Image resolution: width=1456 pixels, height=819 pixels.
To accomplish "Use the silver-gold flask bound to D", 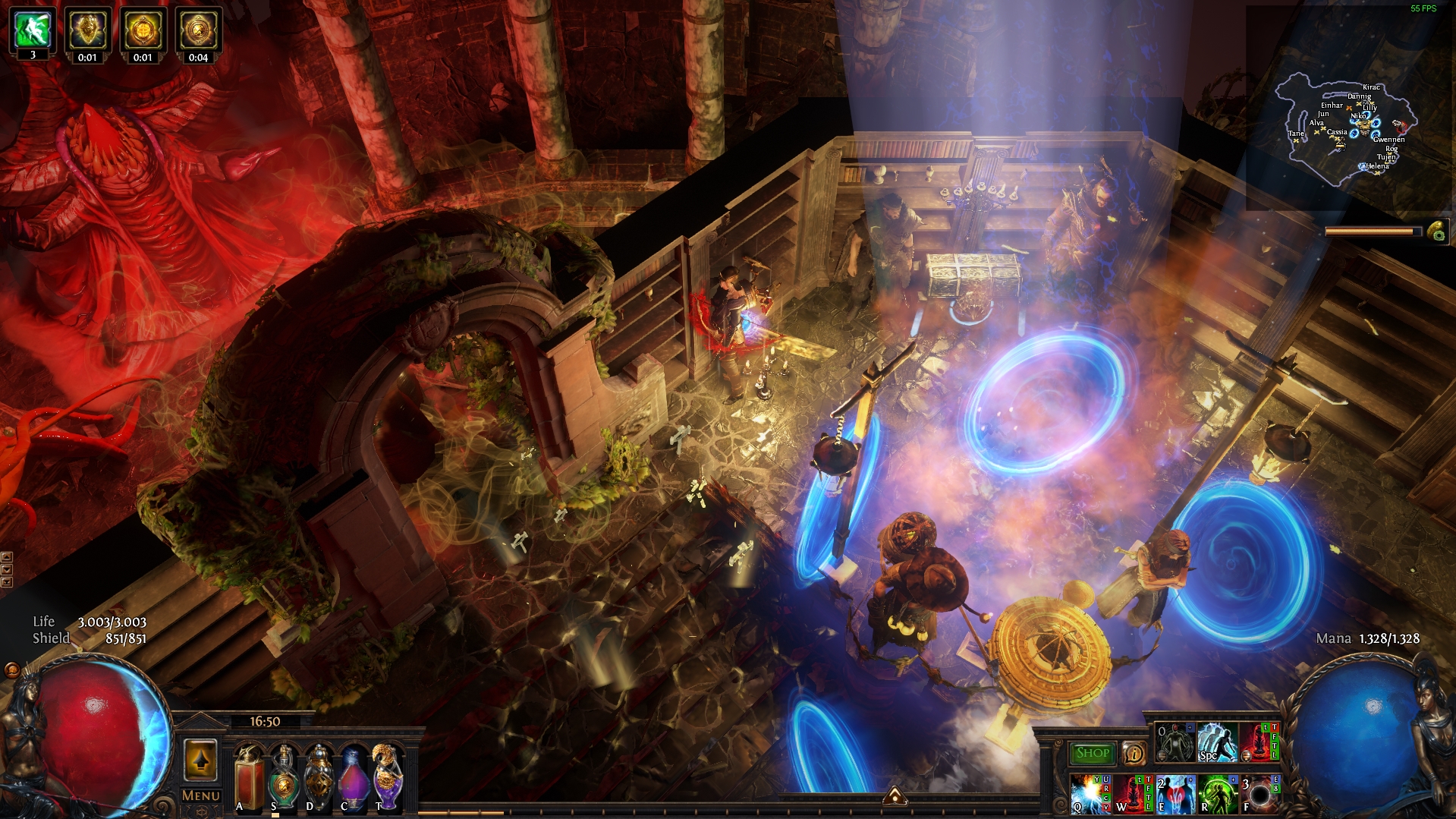I will 319,778.
